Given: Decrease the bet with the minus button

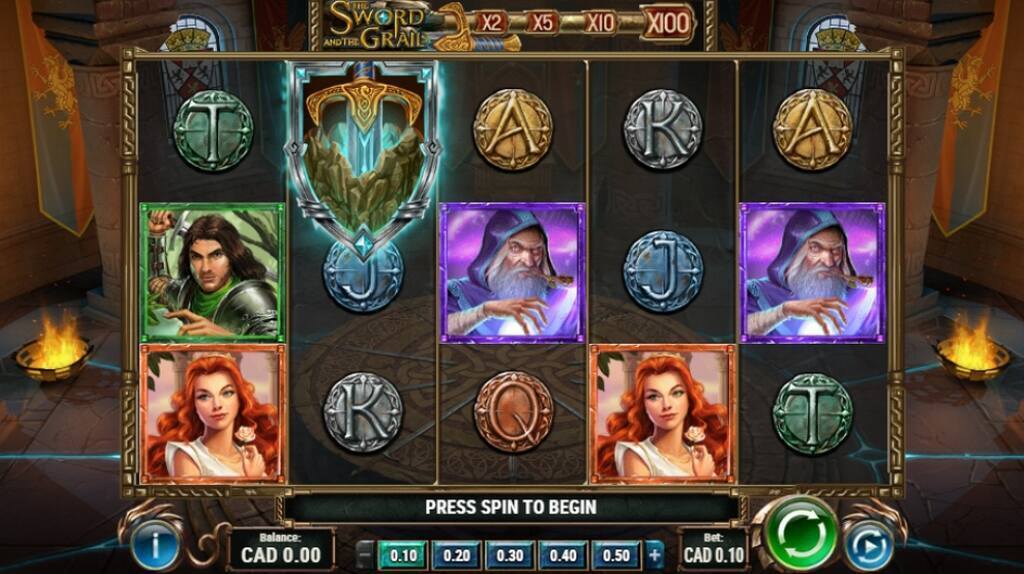Looking at the screenshot, I should coord(366,555).
